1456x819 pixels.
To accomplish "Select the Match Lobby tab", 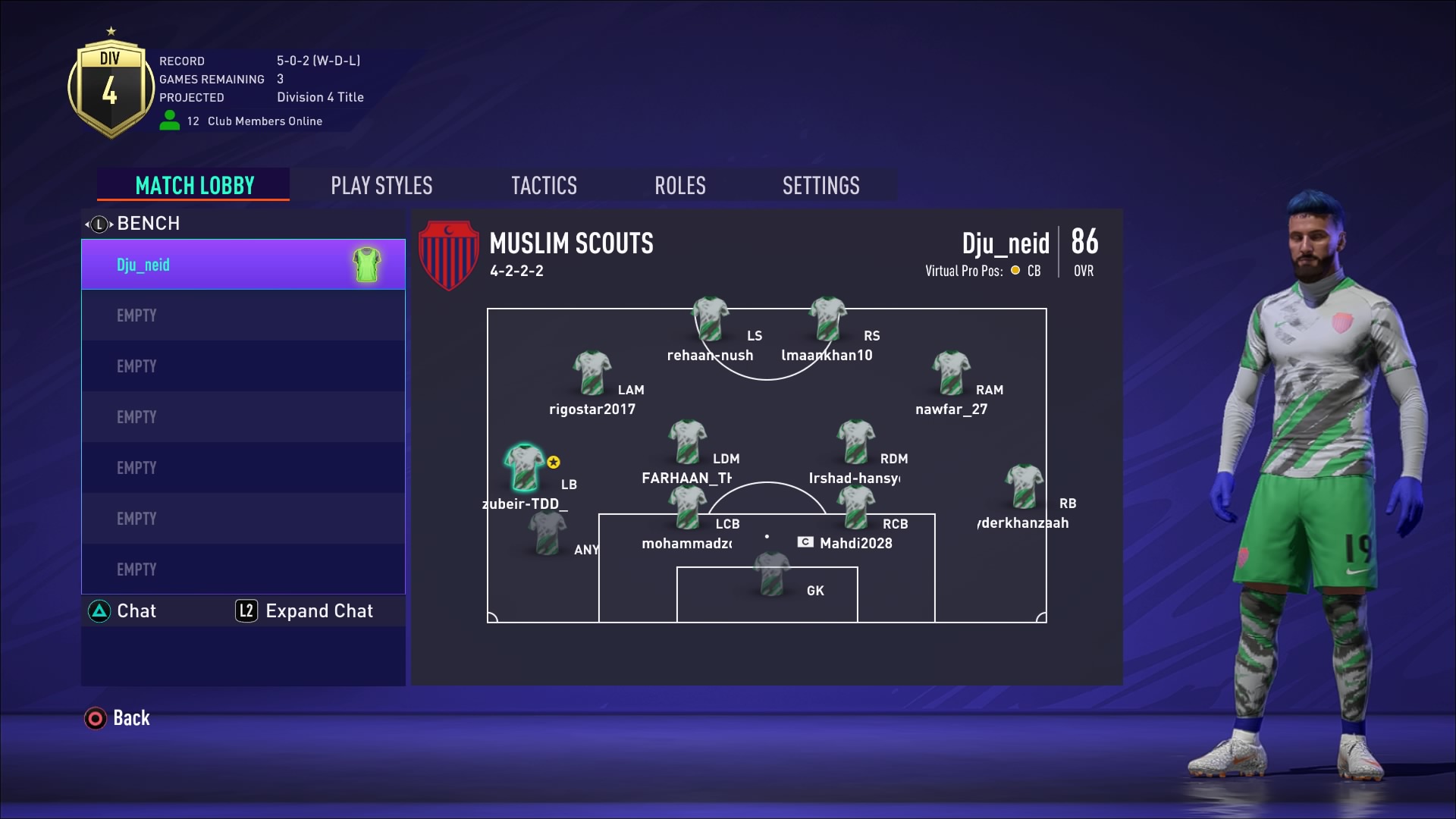I will (194, 186).
